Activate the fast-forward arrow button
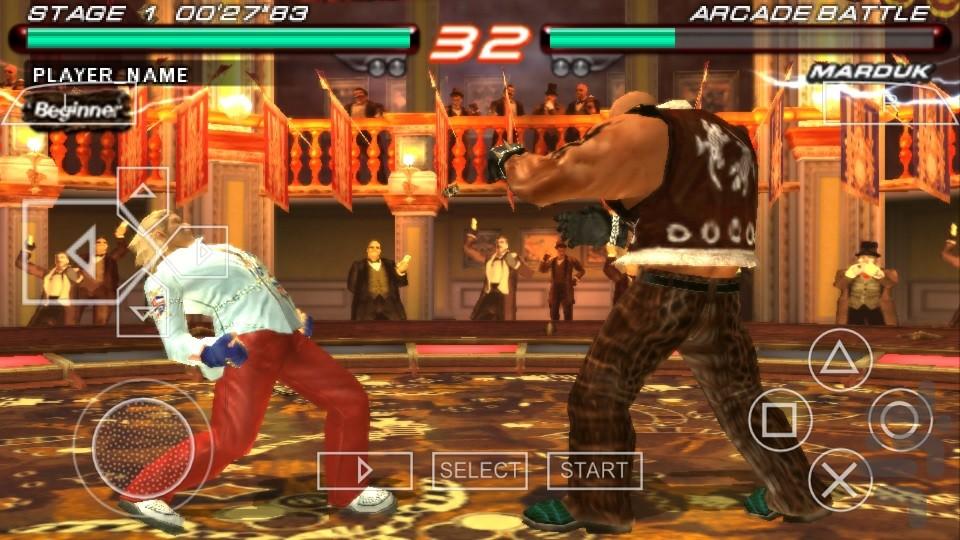Image resolution: width=960 pixels, height=540 pixels. click(365, 470)
